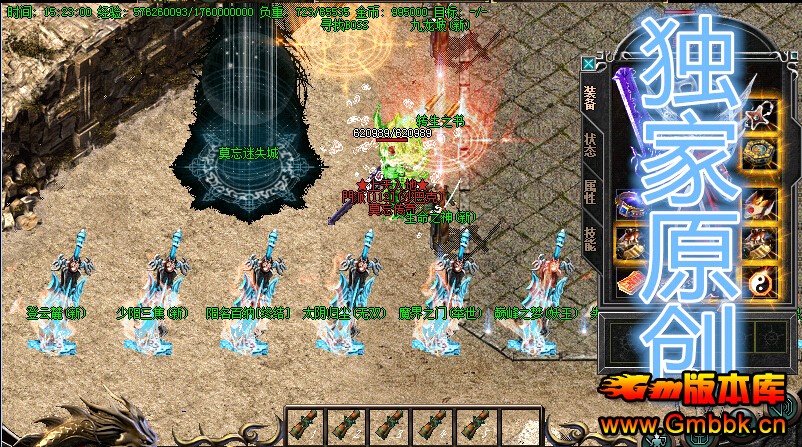Pick the red book equipment slot
This screenshot has height=447, width=802.
[x=630, y=283]
